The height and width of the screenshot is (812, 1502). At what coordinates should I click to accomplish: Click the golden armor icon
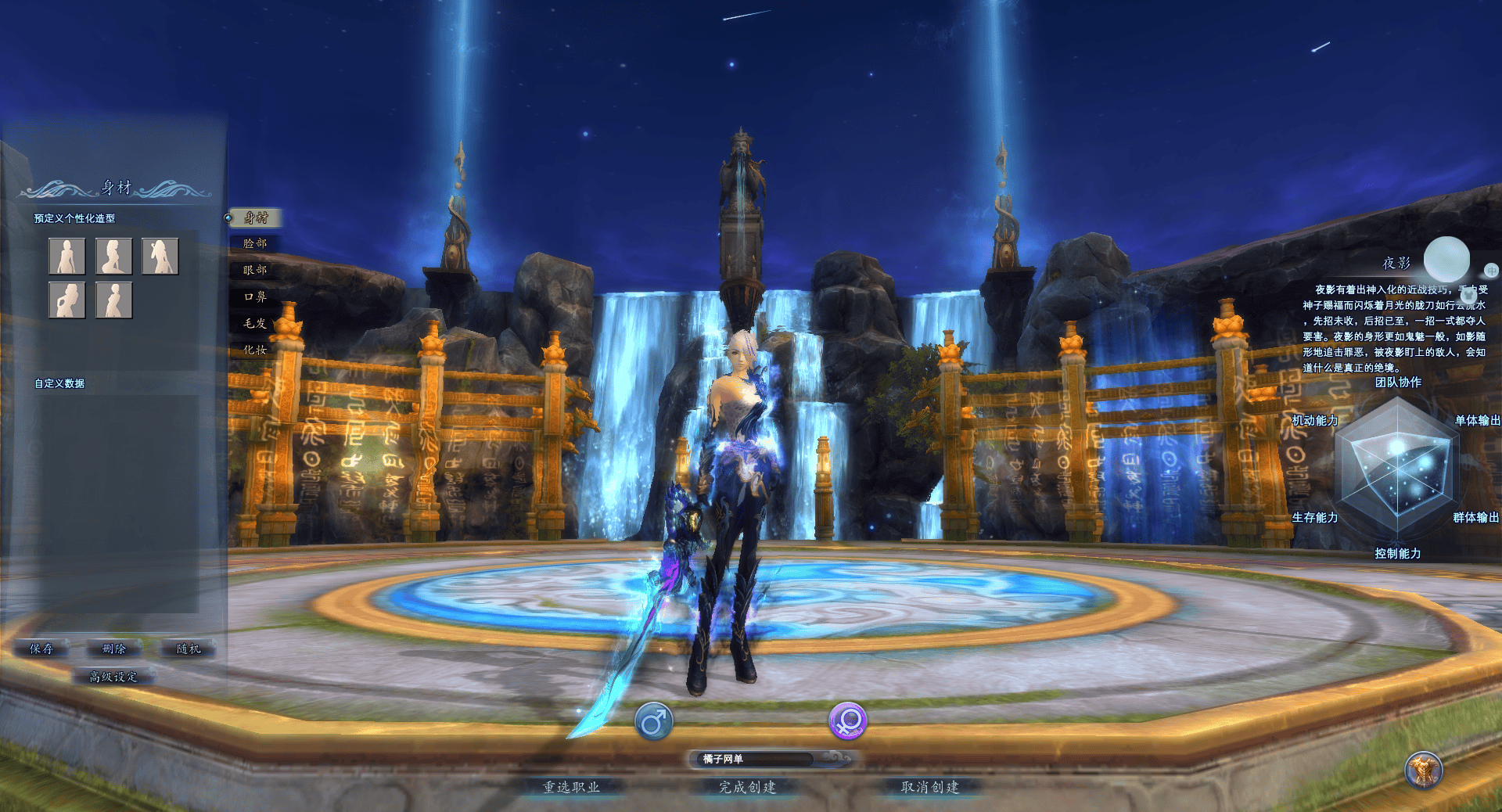point(1424,771)
